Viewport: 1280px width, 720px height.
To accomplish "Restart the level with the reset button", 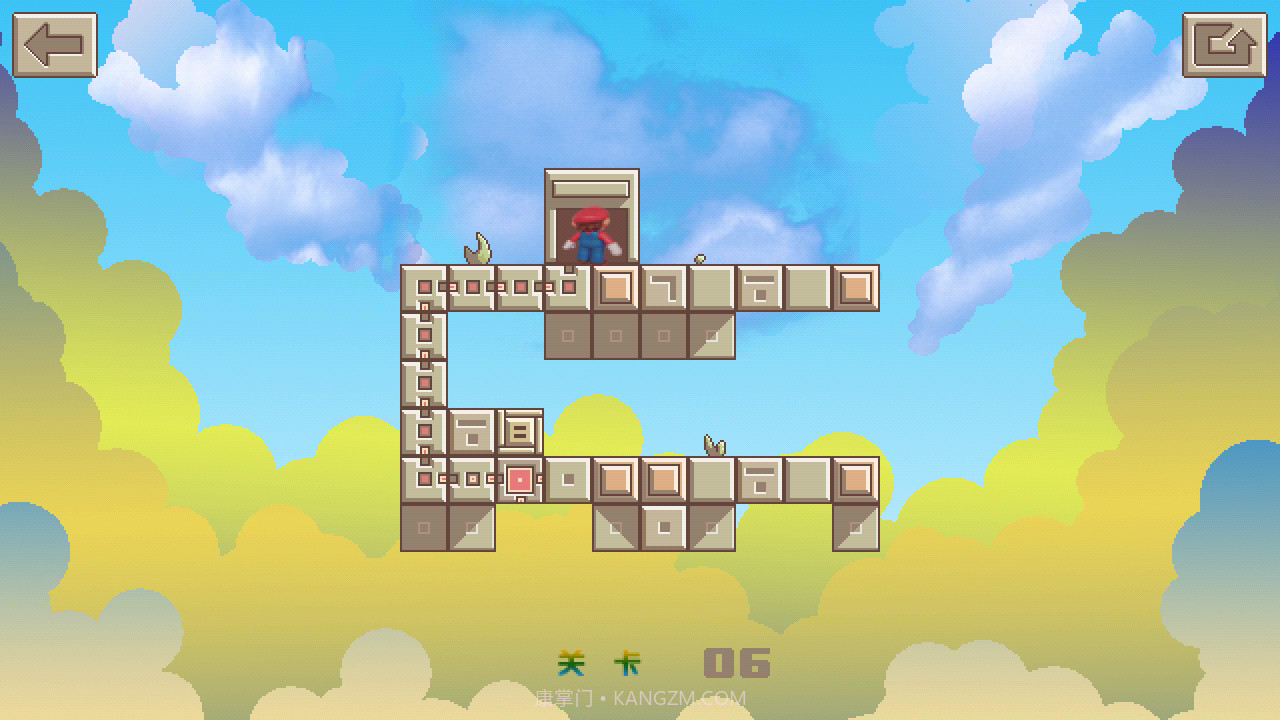I will pyautogui.click(x=1224, y=45).
